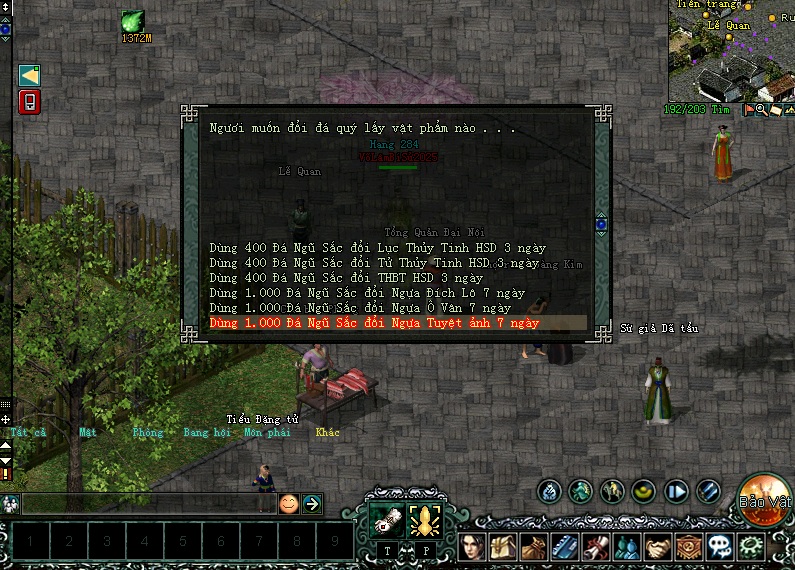Open the smiley emoticon picker

[288, 504]
